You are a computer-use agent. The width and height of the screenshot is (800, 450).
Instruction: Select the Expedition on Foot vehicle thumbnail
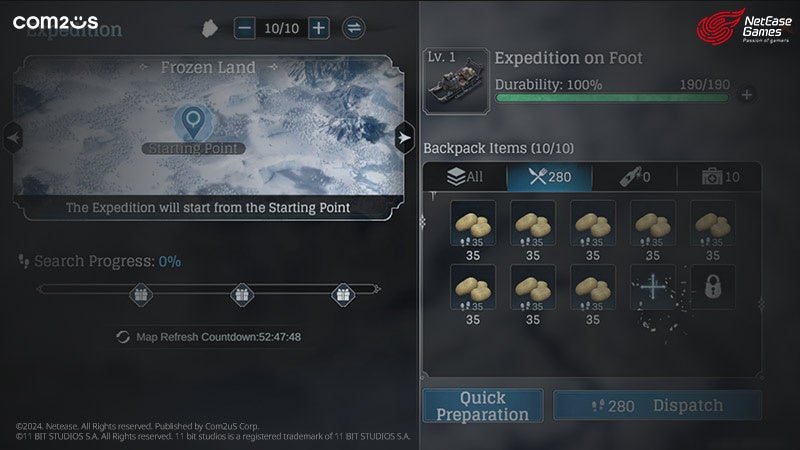click(455, 81)
